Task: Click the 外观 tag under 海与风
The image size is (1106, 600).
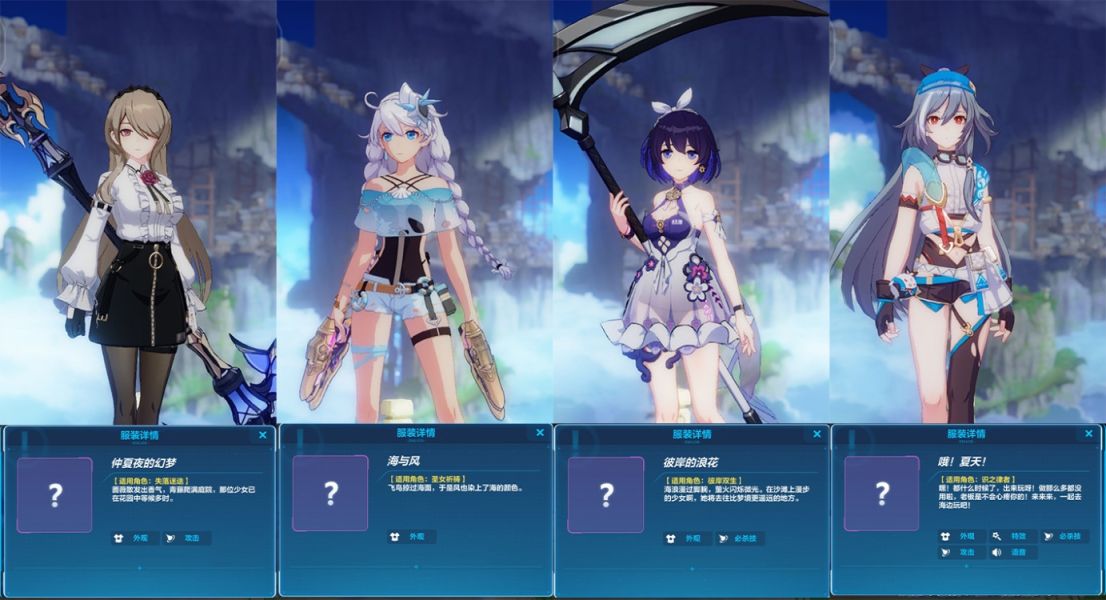Action: [x=411, y=537]
